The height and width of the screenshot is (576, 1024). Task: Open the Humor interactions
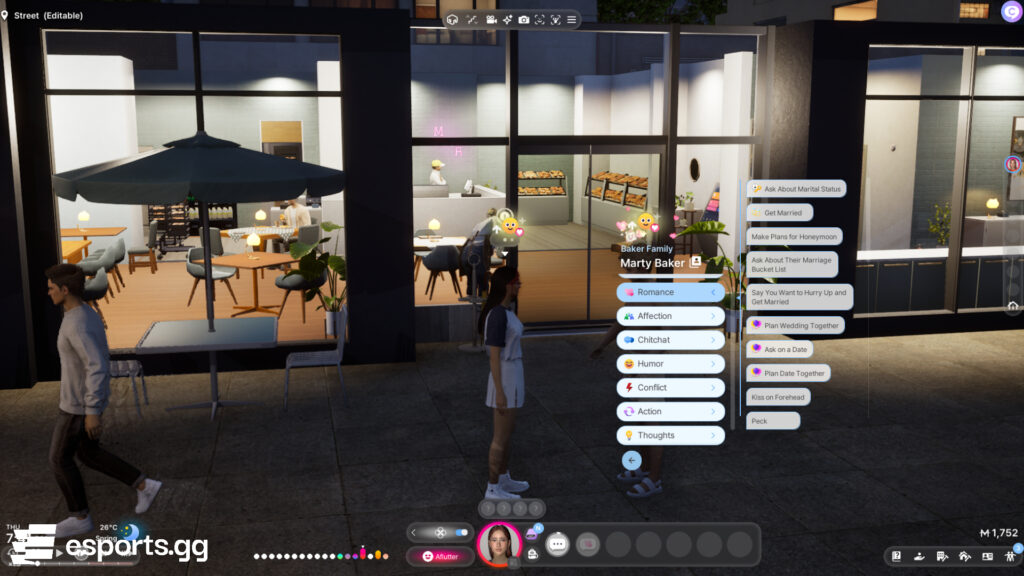tap(670, 364)
